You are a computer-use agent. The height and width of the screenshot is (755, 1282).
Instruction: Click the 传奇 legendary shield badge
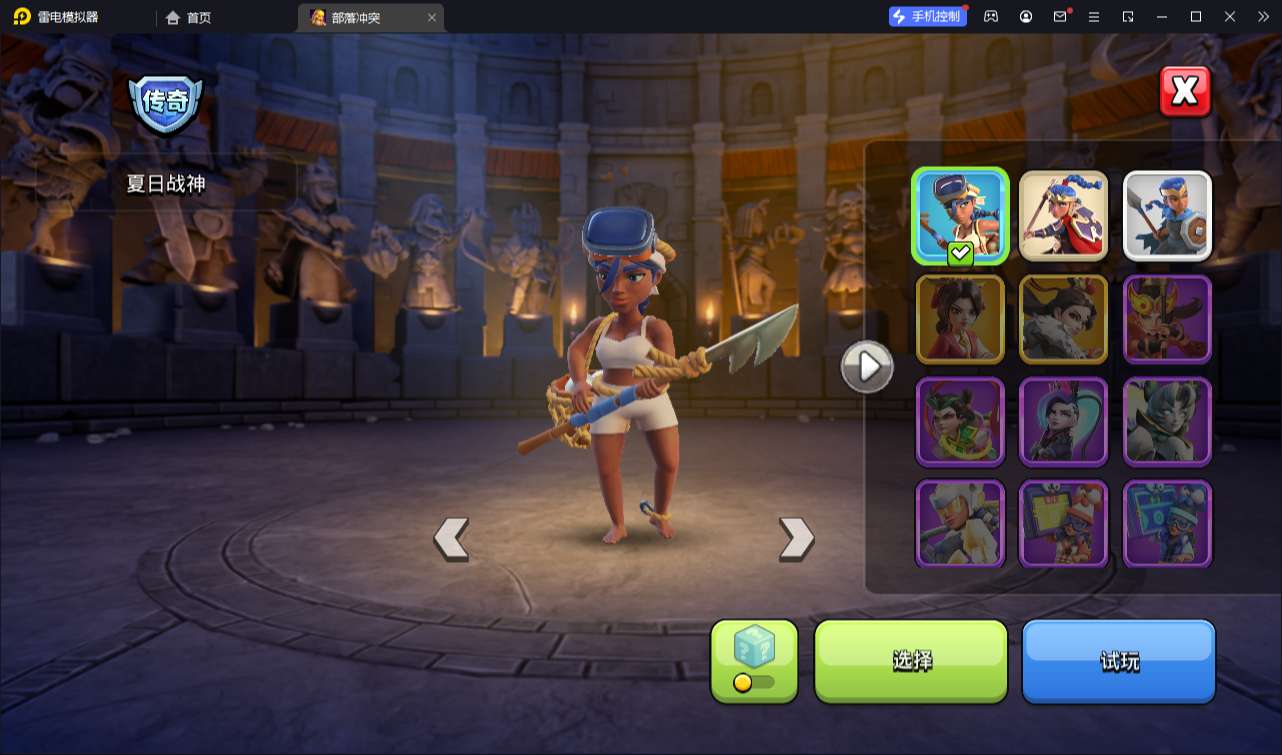[x=165, y=103]
